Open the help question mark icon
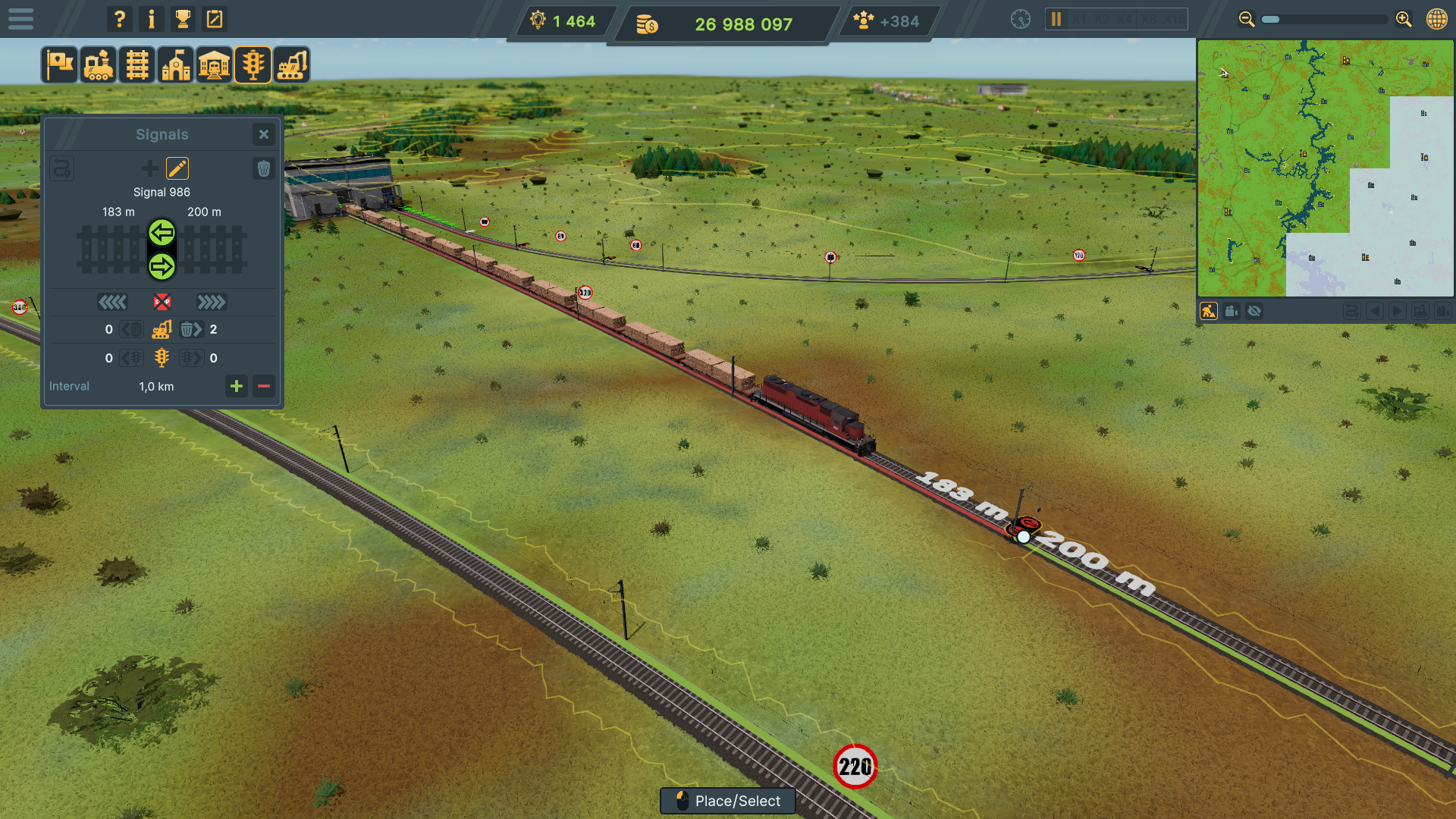 [x=119, y=19]
